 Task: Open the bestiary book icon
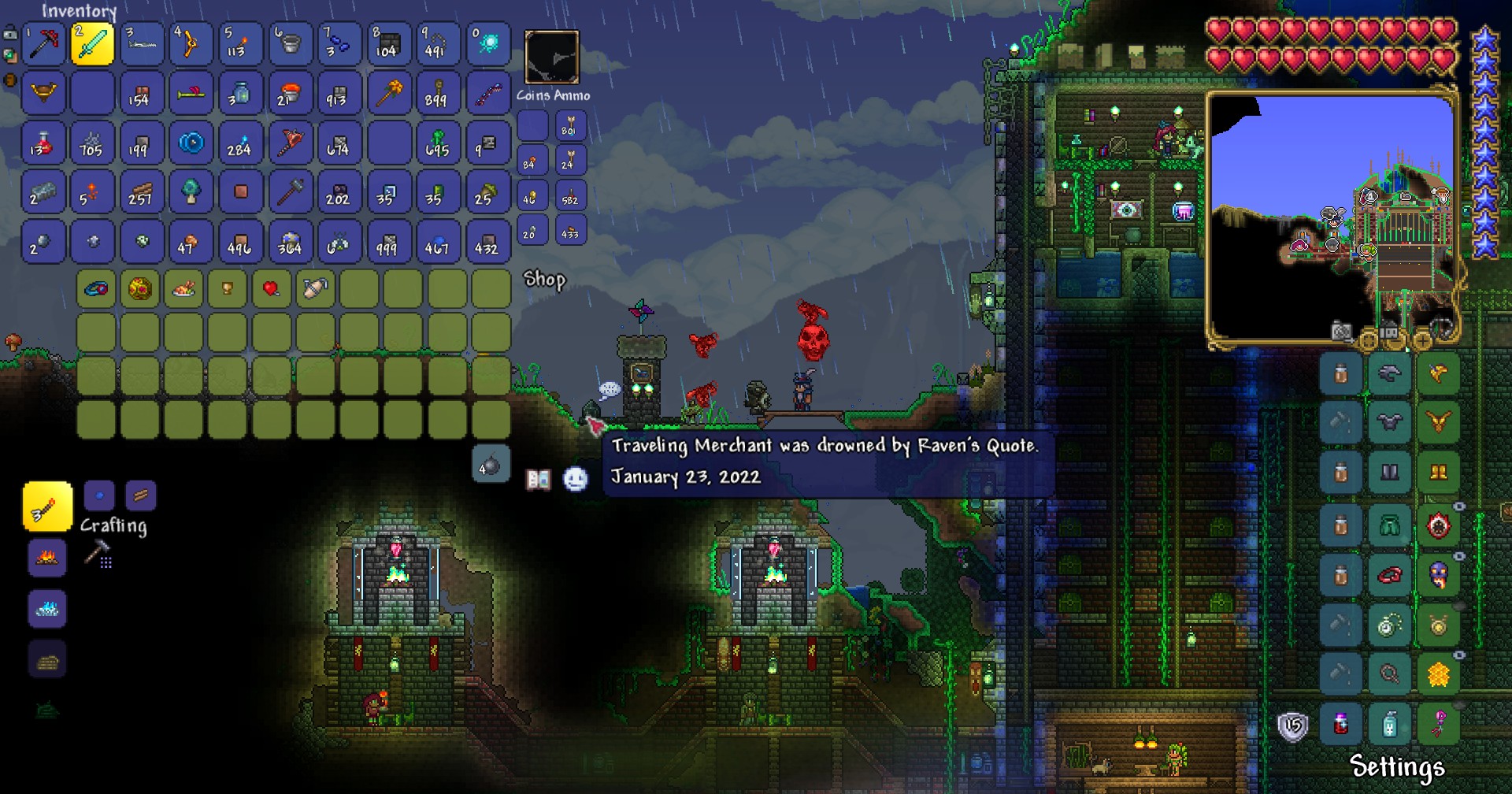pyautogui.click(x=539, y=479)
